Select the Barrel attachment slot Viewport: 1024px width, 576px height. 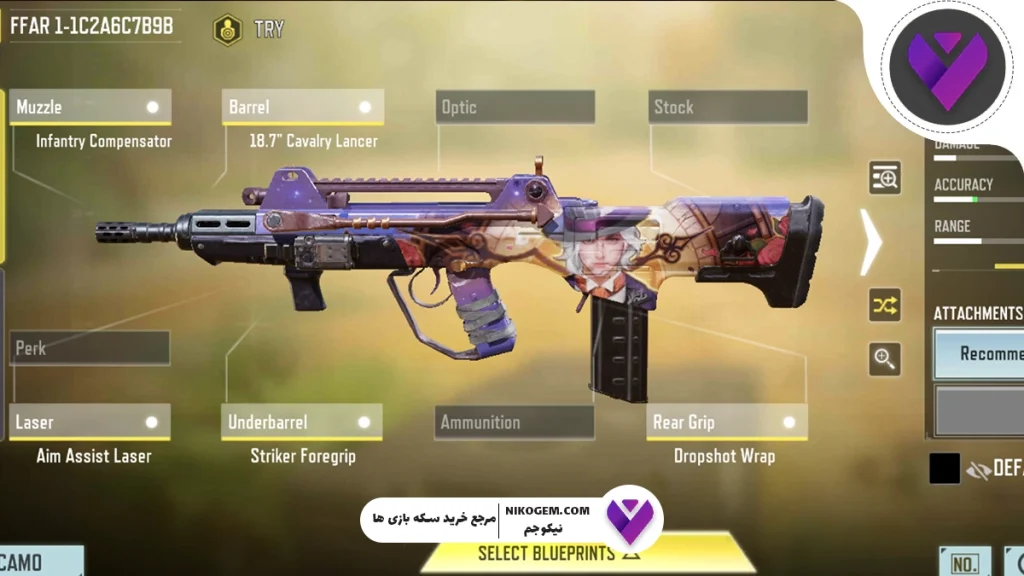(302, 107)
